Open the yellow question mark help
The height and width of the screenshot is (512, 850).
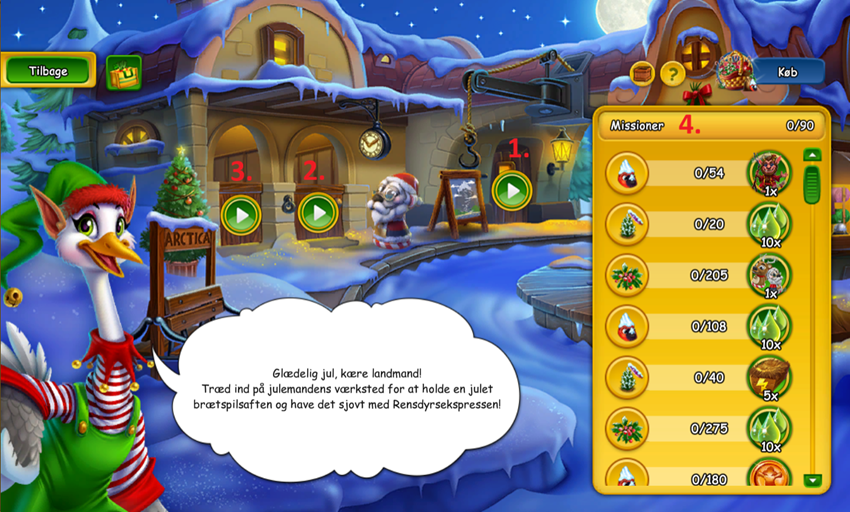[672, 73]
